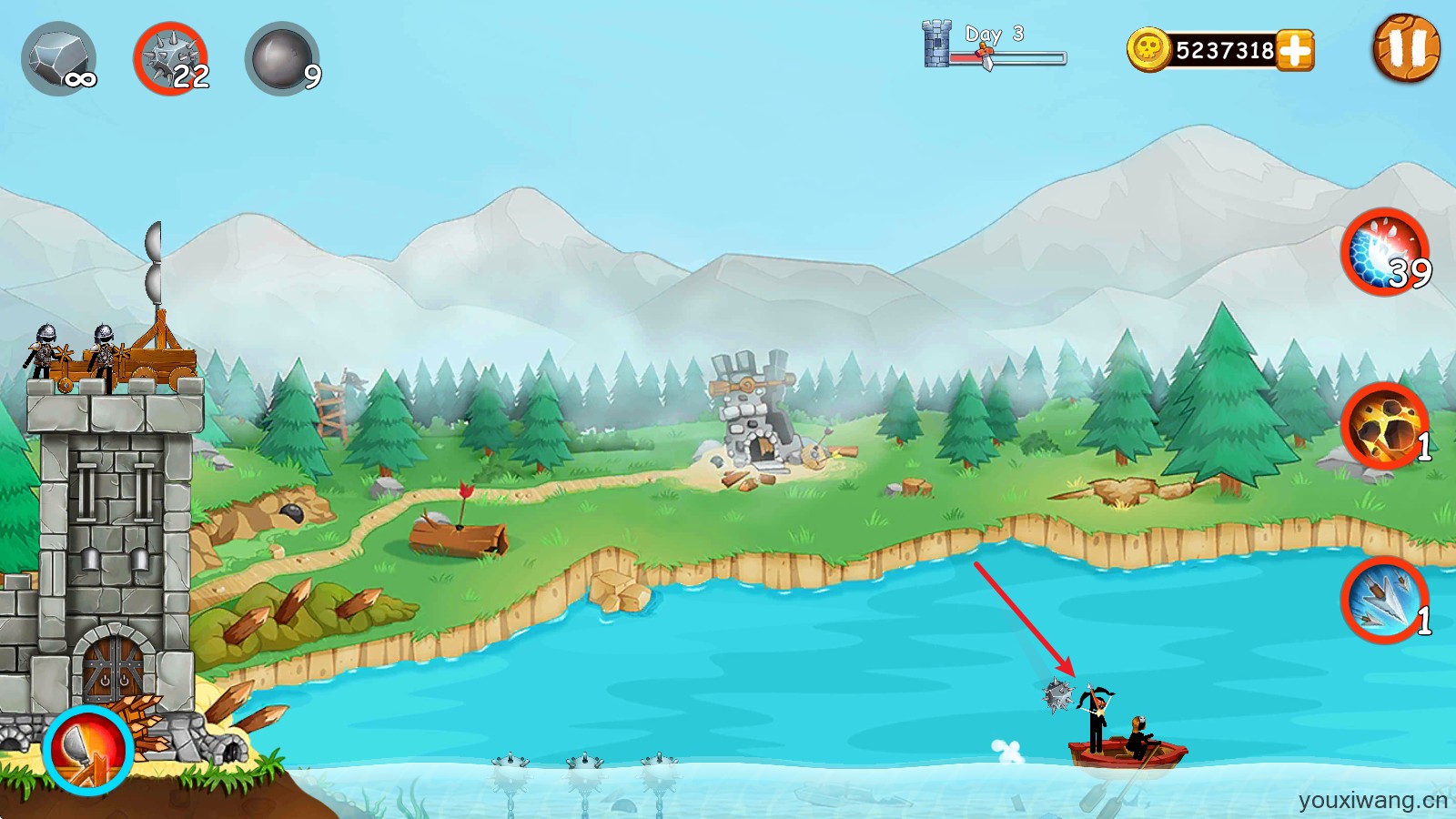Tap the catapult fire button

click(x=88, y=750)
